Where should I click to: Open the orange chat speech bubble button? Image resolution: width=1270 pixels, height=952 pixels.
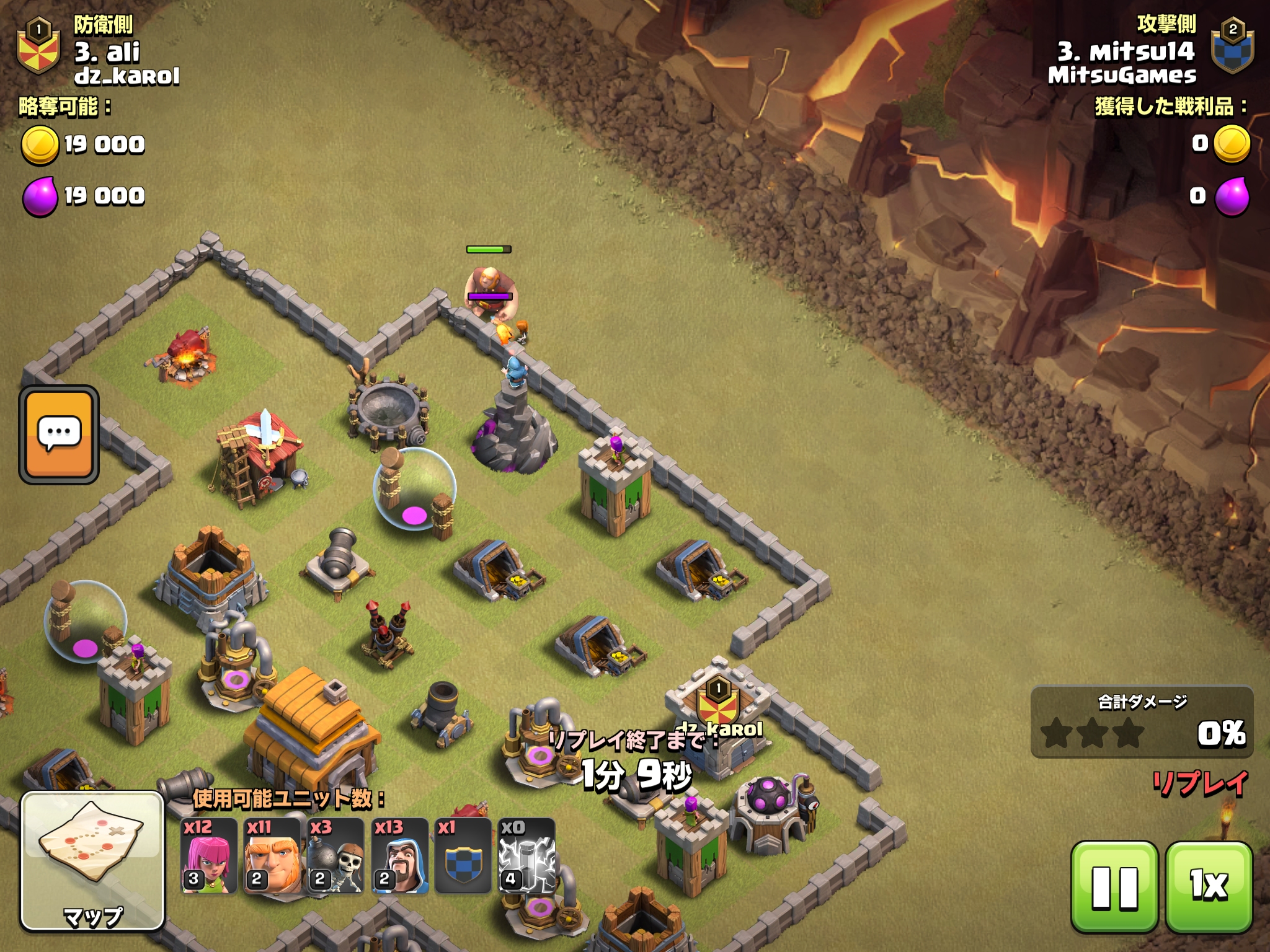[x=59, y=434]
